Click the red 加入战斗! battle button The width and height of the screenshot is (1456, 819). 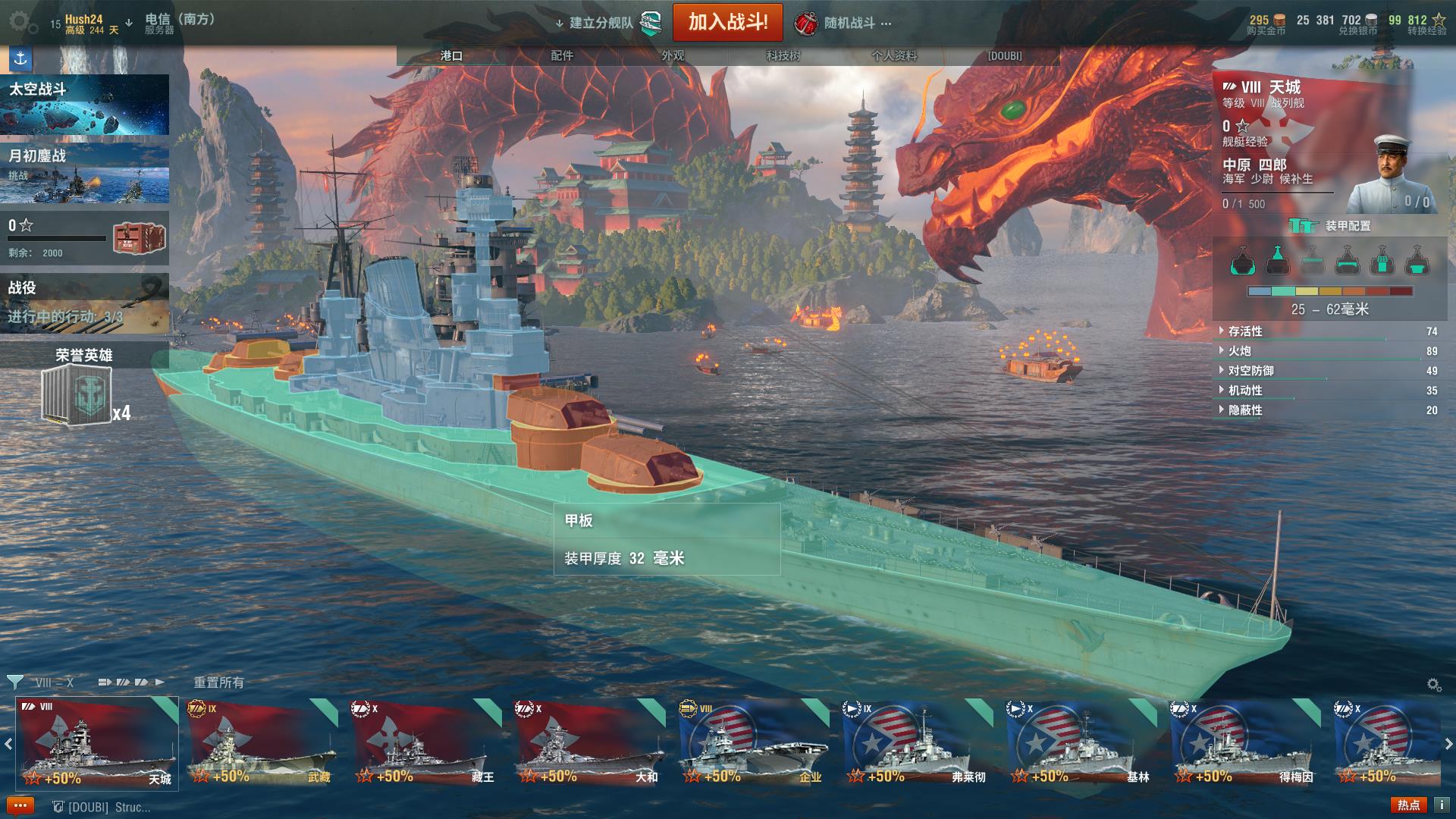tap(727, 23)
